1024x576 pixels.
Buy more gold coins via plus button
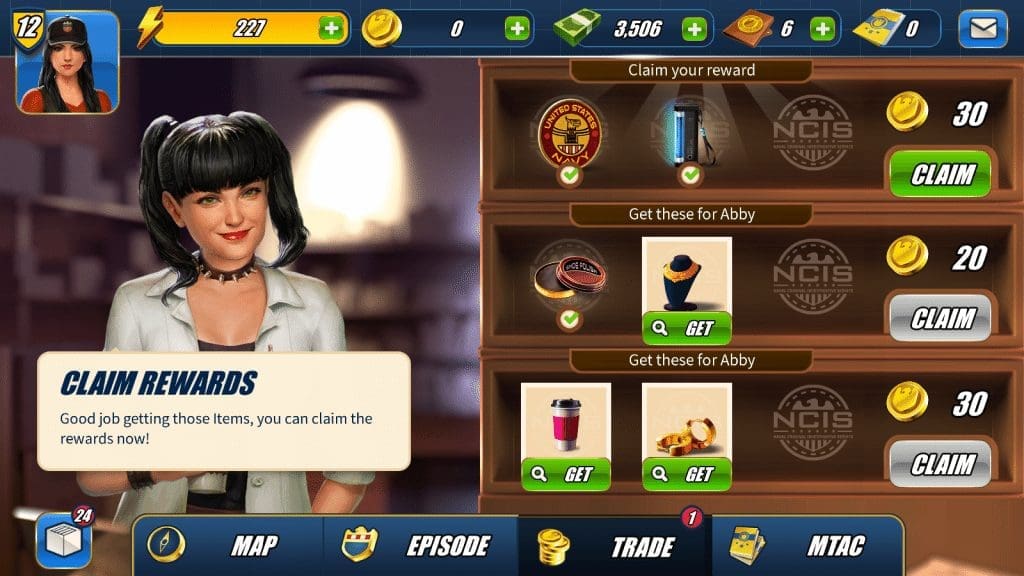pos(517,28)
